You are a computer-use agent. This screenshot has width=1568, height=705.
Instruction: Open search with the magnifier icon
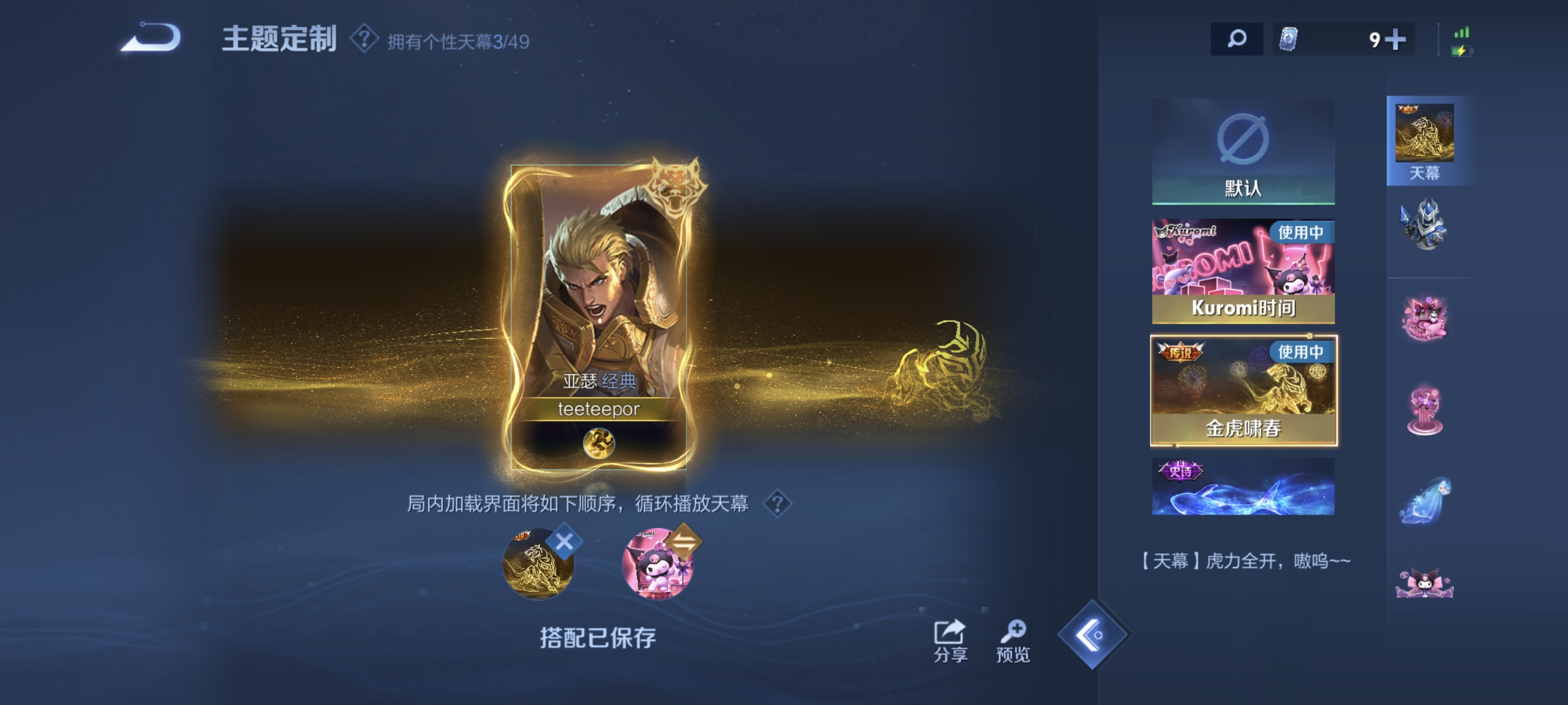1237,38
